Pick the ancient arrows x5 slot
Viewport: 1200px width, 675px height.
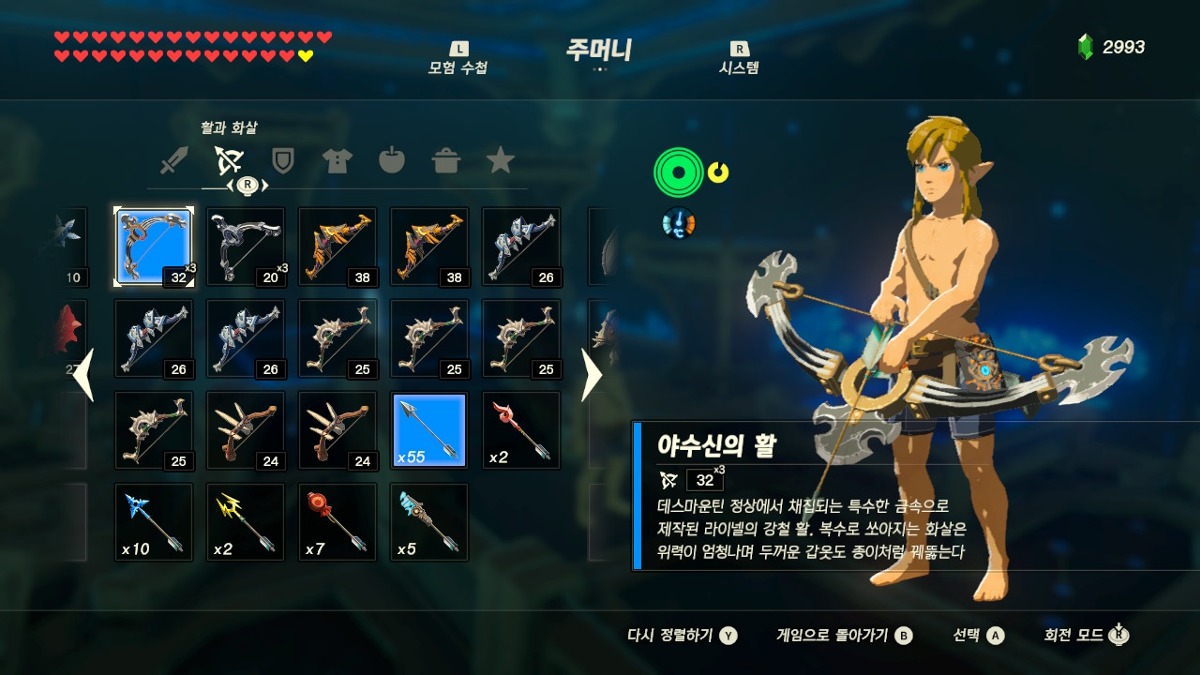[x=429, y=522]
